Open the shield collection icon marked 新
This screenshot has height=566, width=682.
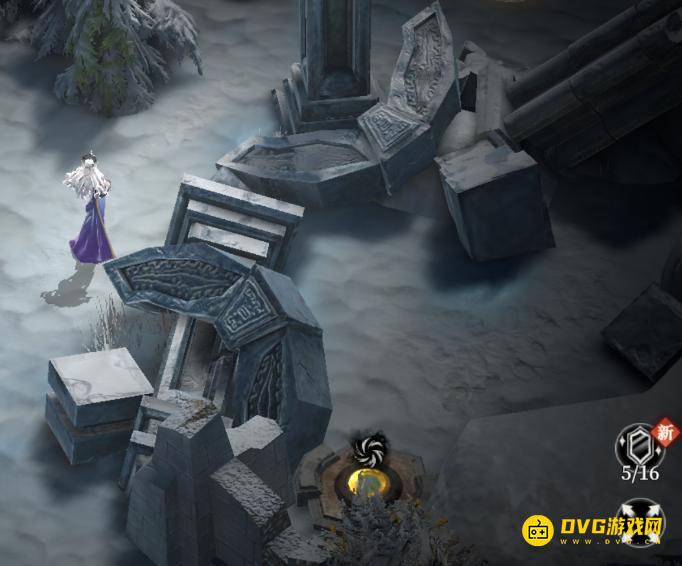[637, 443]
